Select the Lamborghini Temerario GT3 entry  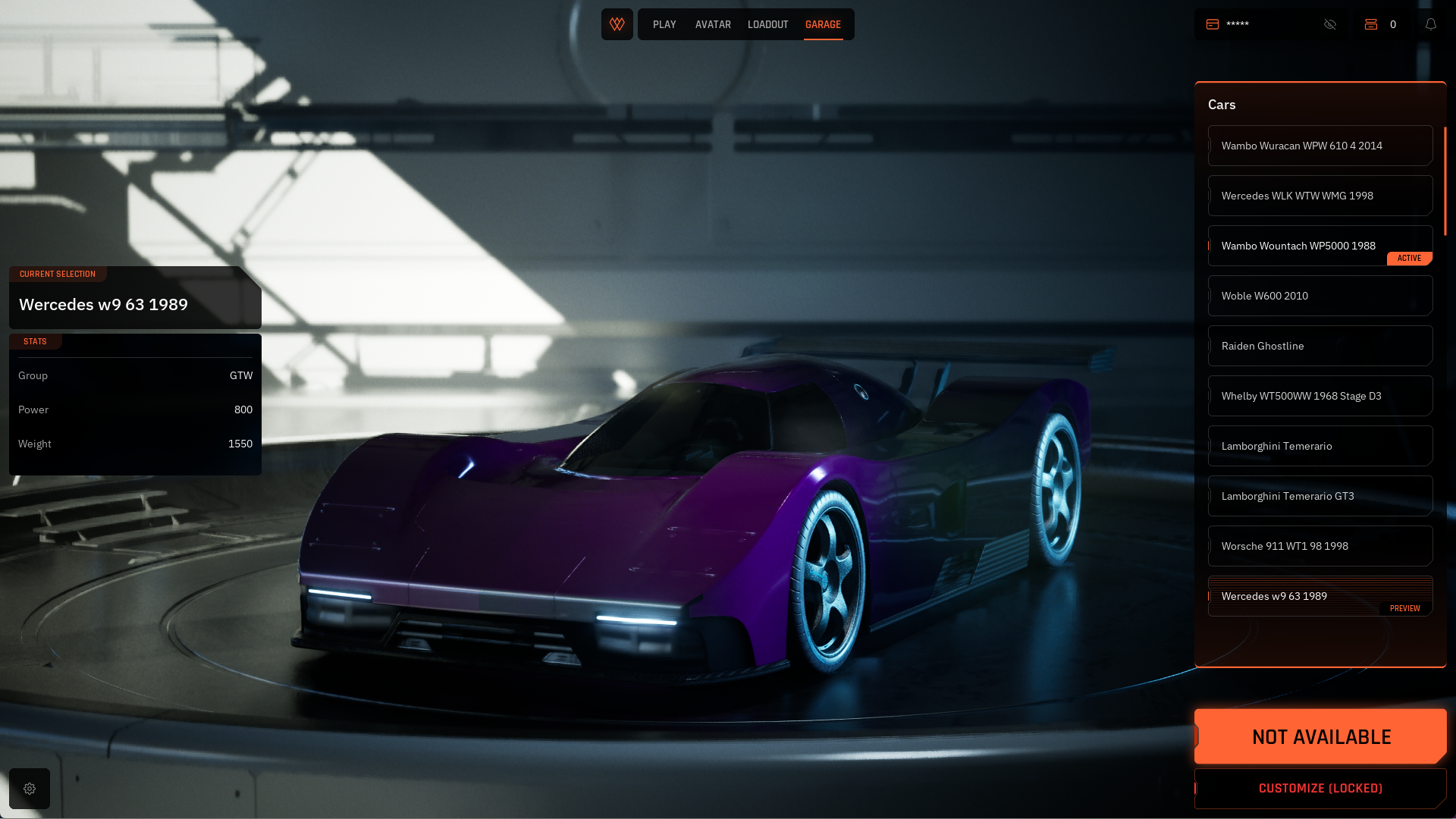click(x=1319, y=496)
